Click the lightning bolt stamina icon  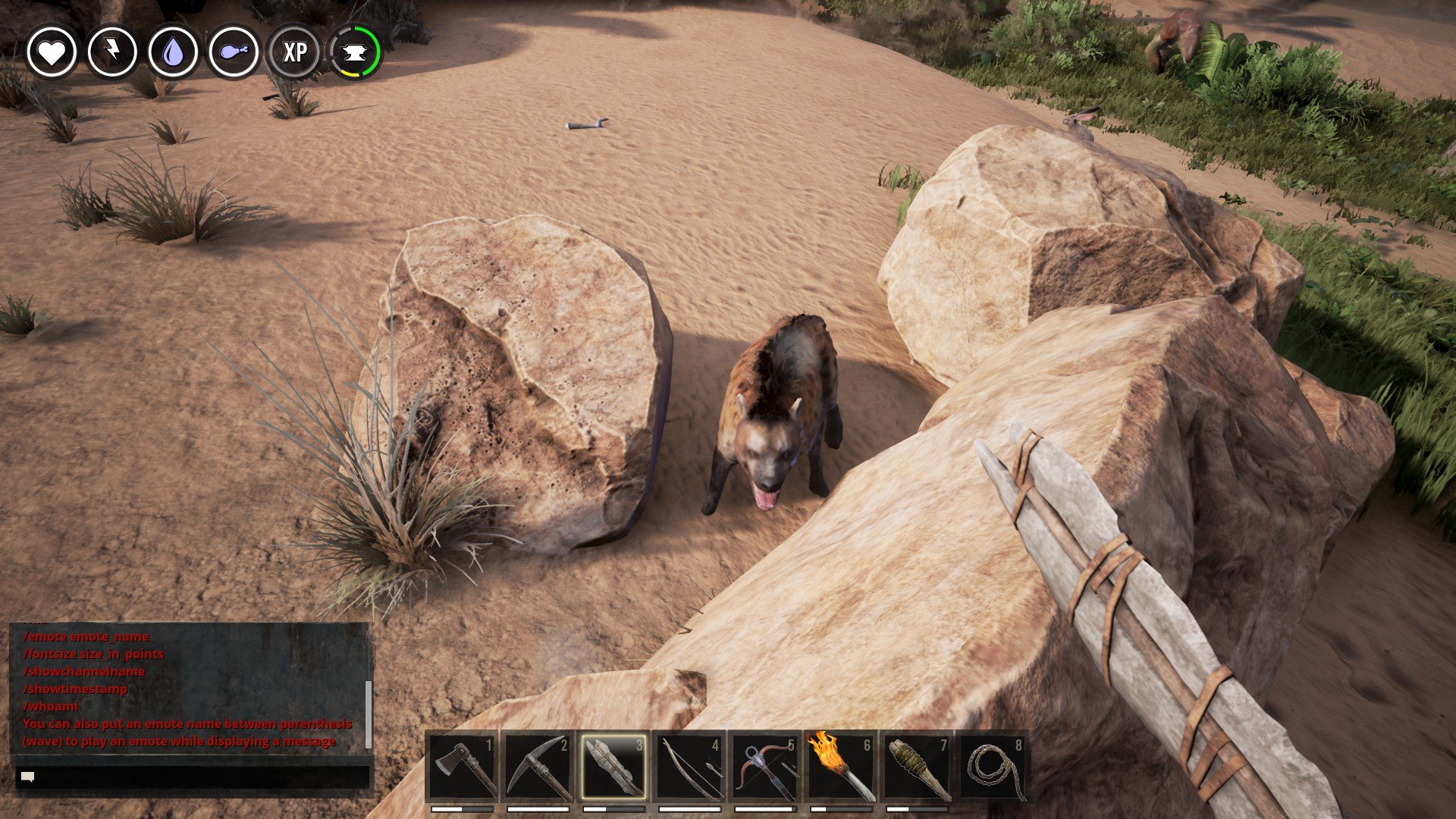click(x=112, y=52)
